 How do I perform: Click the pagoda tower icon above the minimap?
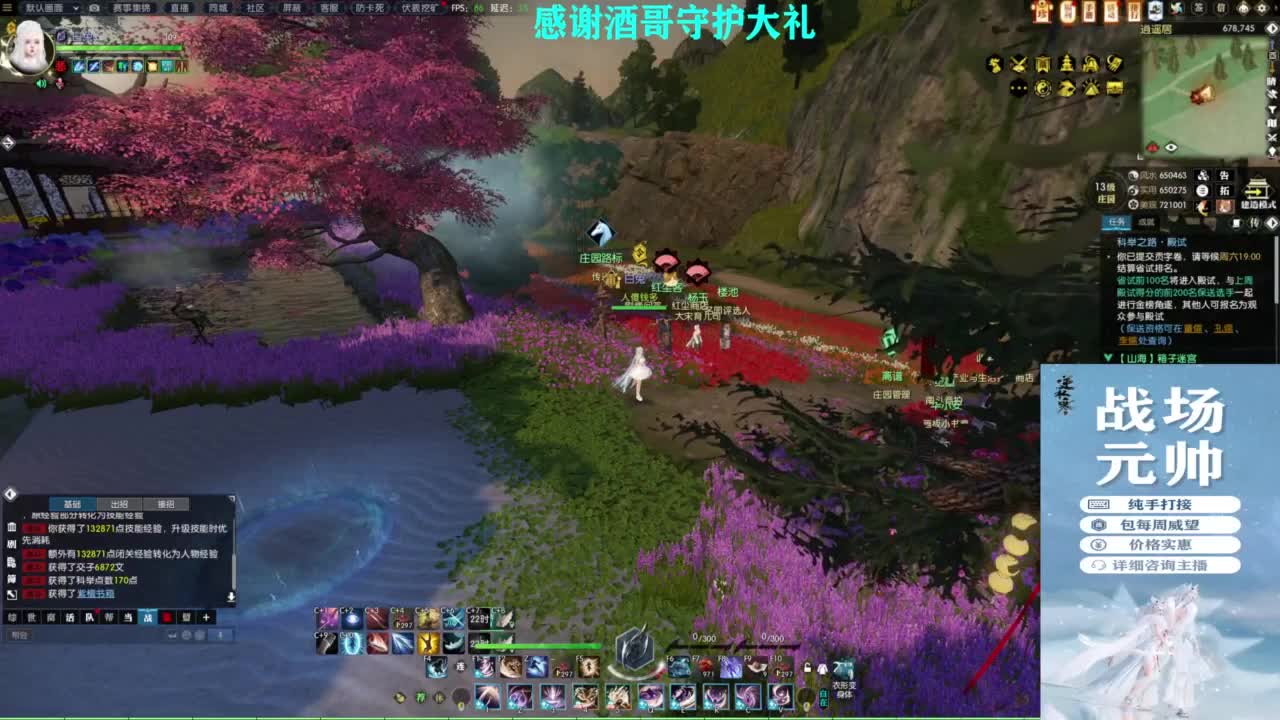click(x=1067, y=64)
